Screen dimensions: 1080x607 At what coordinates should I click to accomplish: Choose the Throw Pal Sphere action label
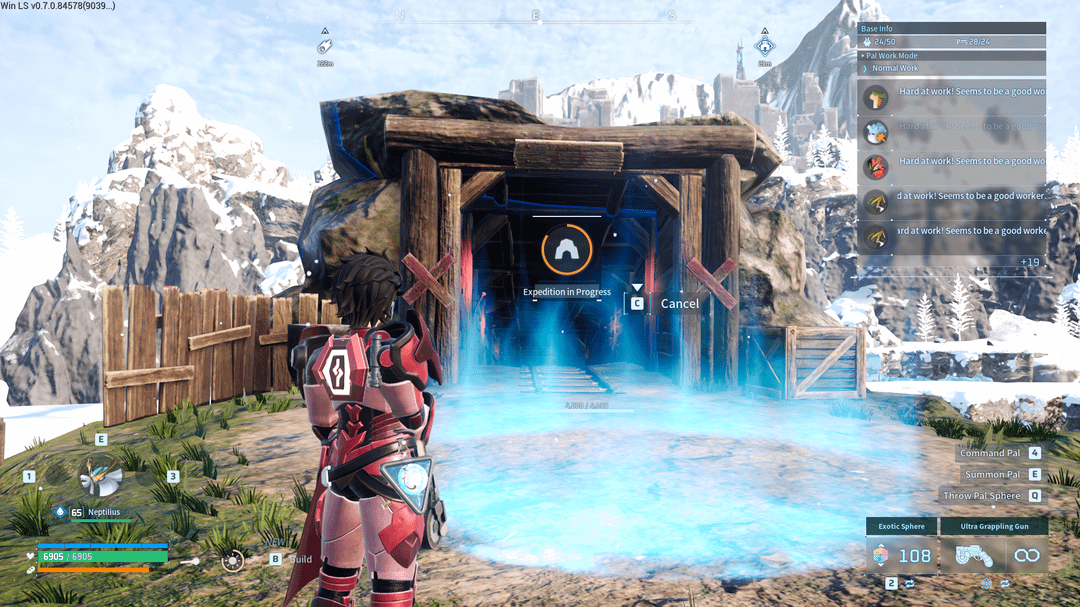[981, 495]
